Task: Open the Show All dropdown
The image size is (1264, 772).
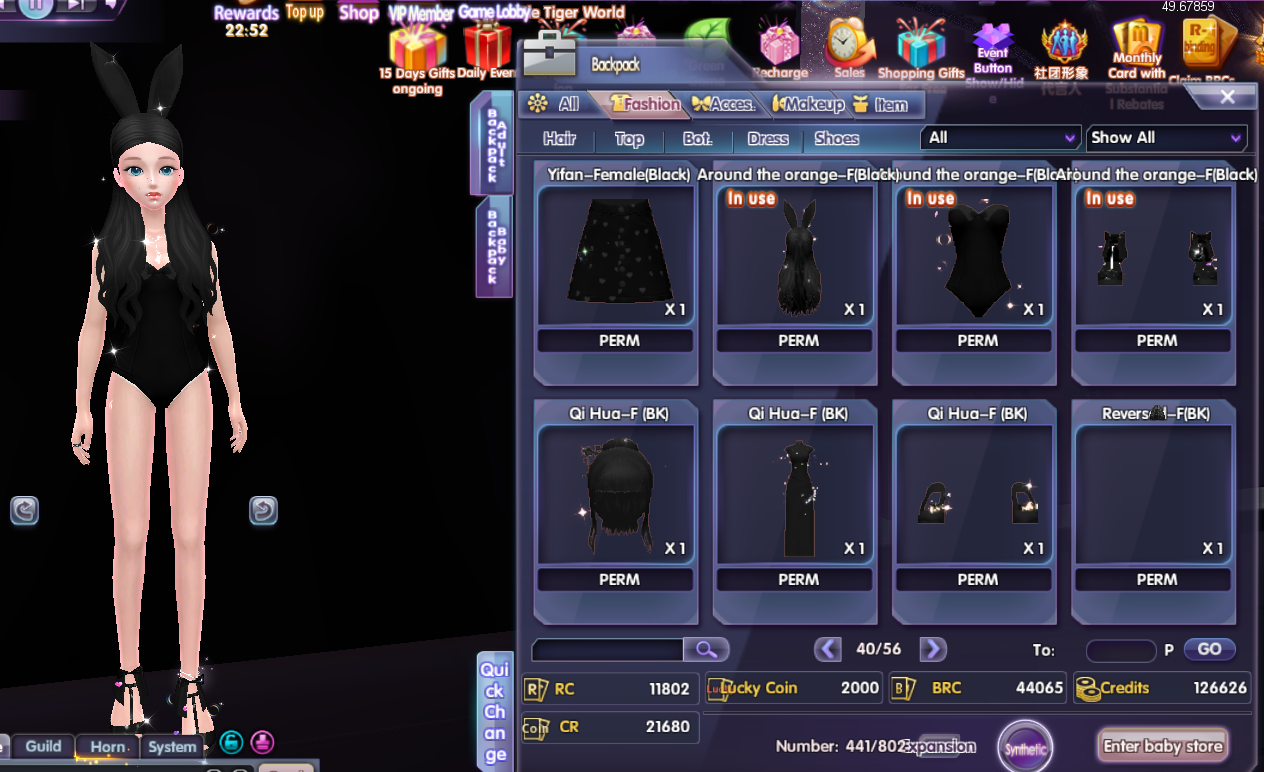Action: coord(1166,138)
